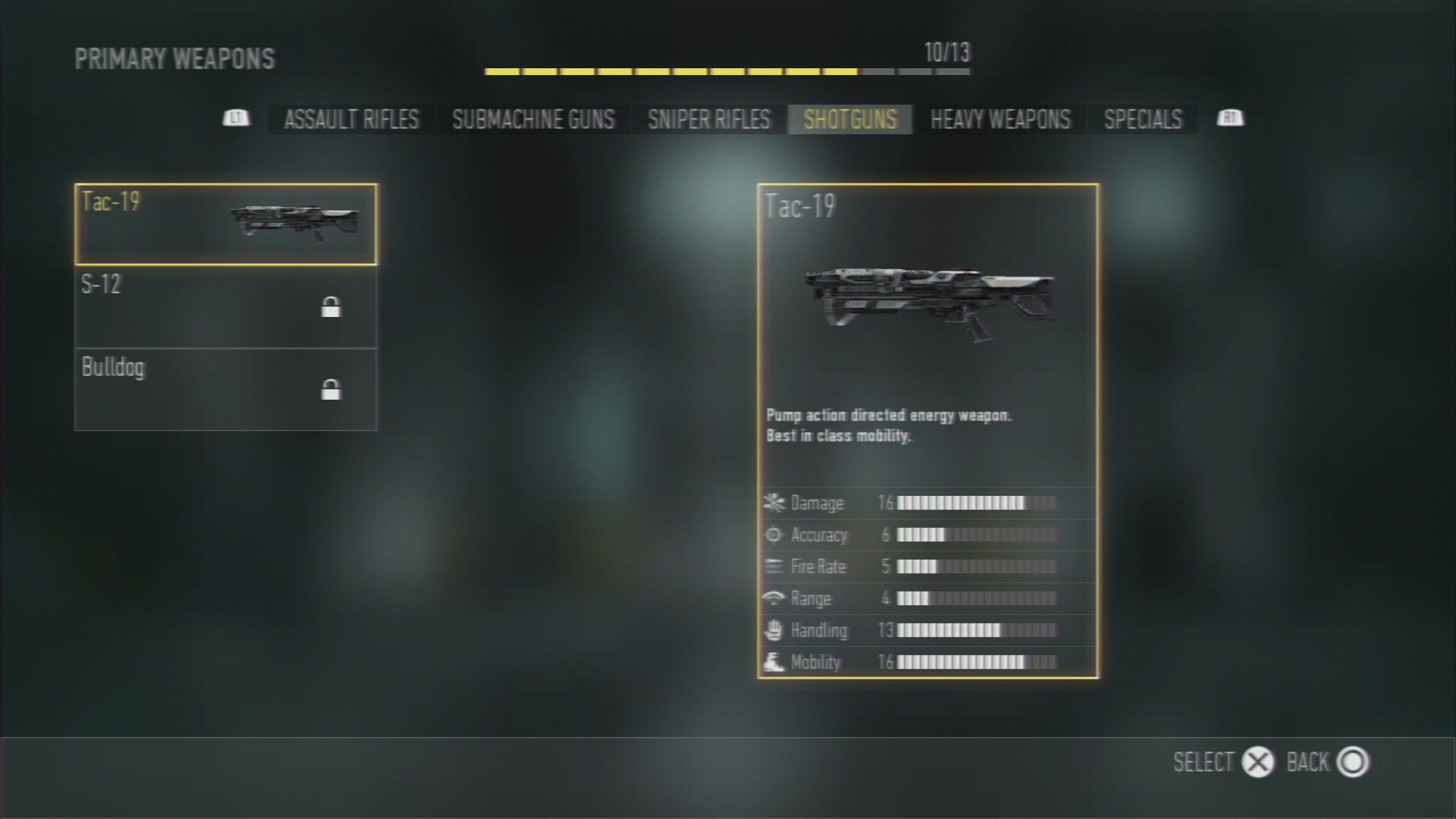
Task: Open the Submachine Guns category
Action: [x=533, y=119]
